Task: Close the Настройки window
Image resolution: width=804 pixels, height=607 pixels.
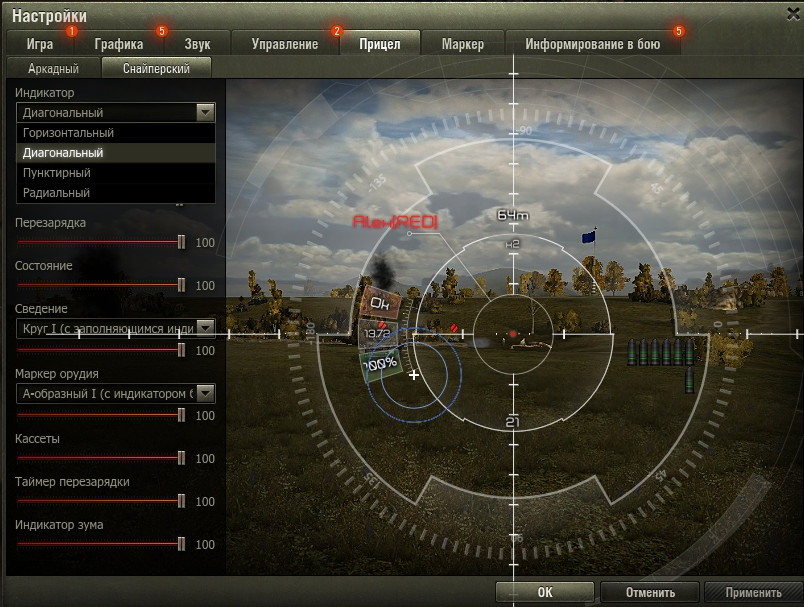Action: pyautogui.click(x=792, y=13)
